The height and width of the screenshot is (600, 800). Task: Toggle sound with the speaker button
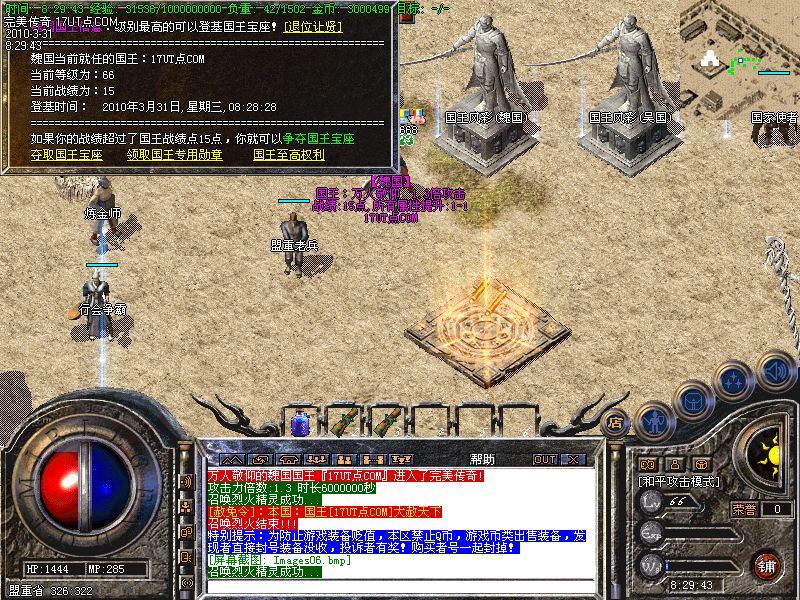point(775,368)
